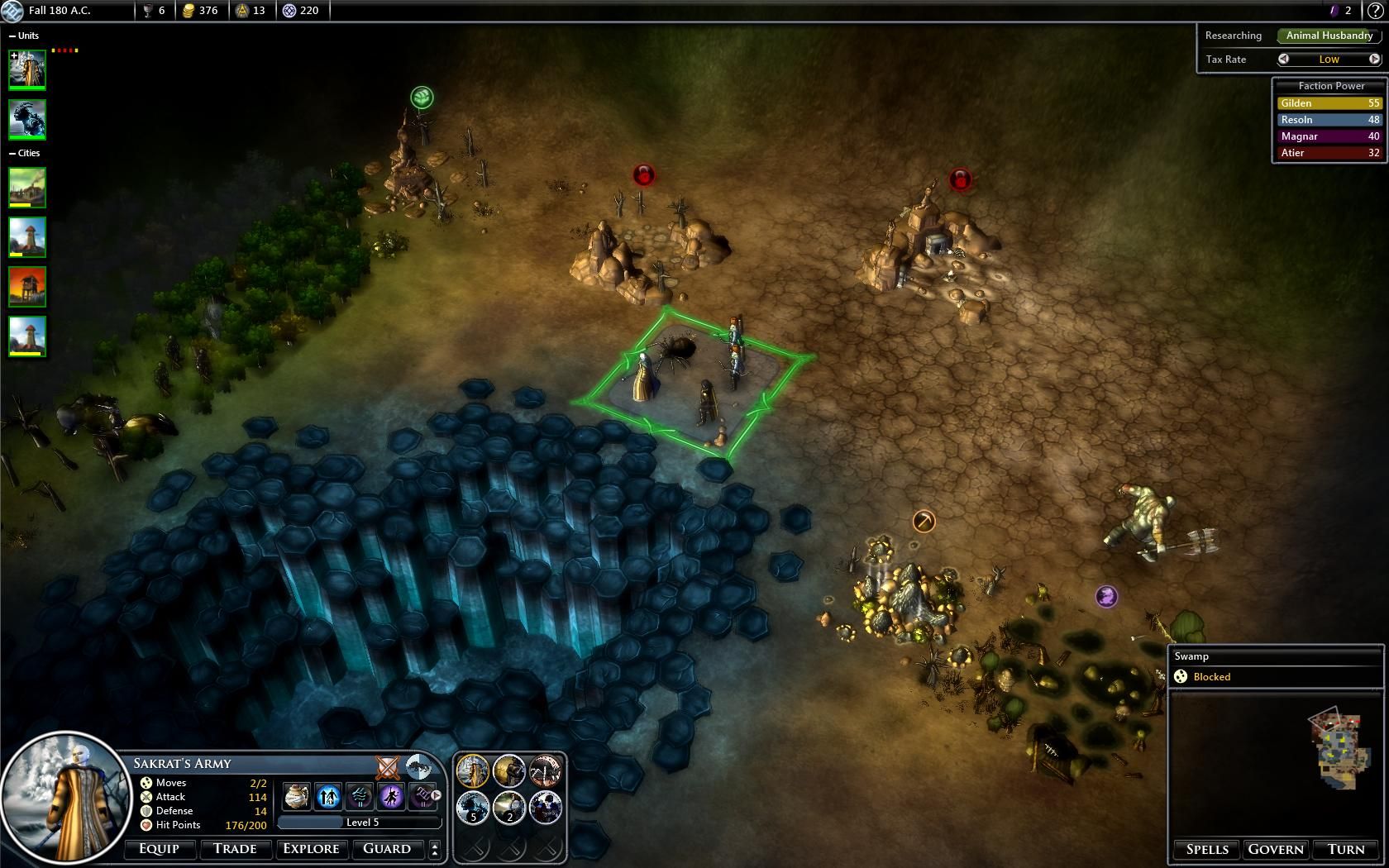Use the bandaged pot item ability
Image resolution: width=1389 pixels, height=868 pixels.
[297, 796]
